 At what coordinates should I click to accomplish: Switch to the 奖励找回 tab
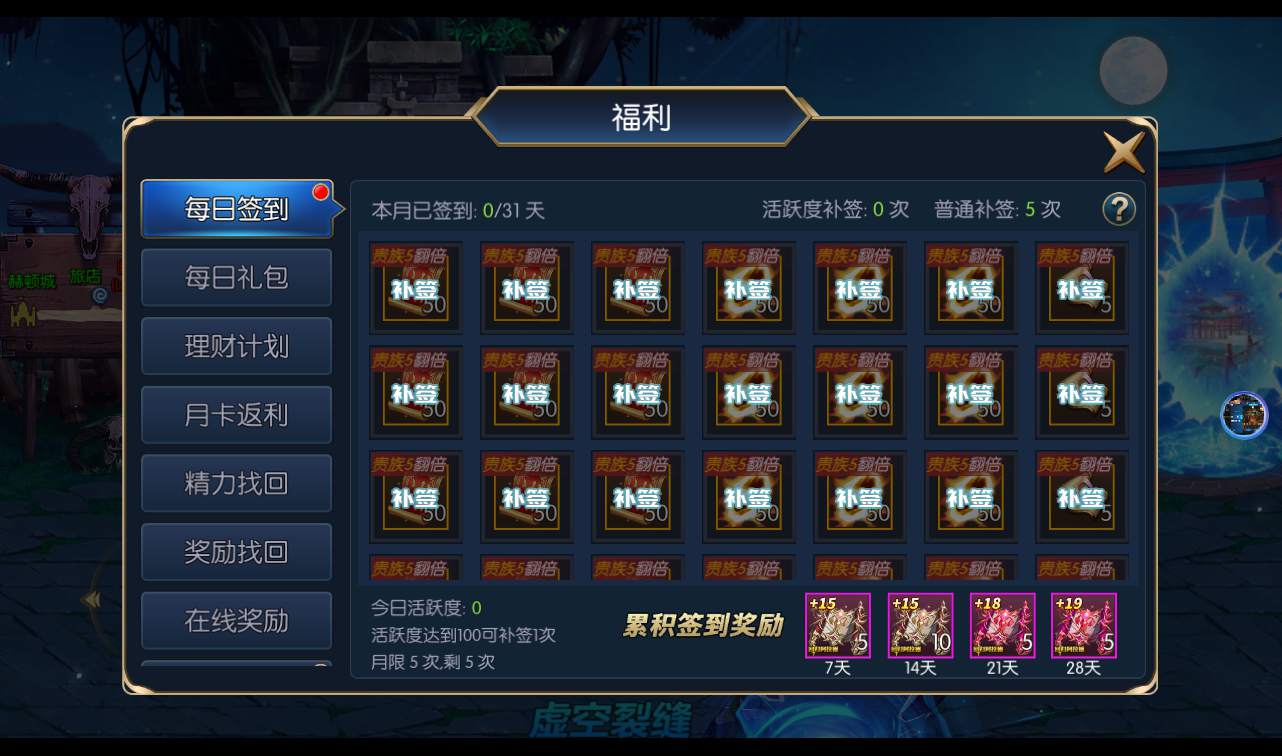[237, 552]
